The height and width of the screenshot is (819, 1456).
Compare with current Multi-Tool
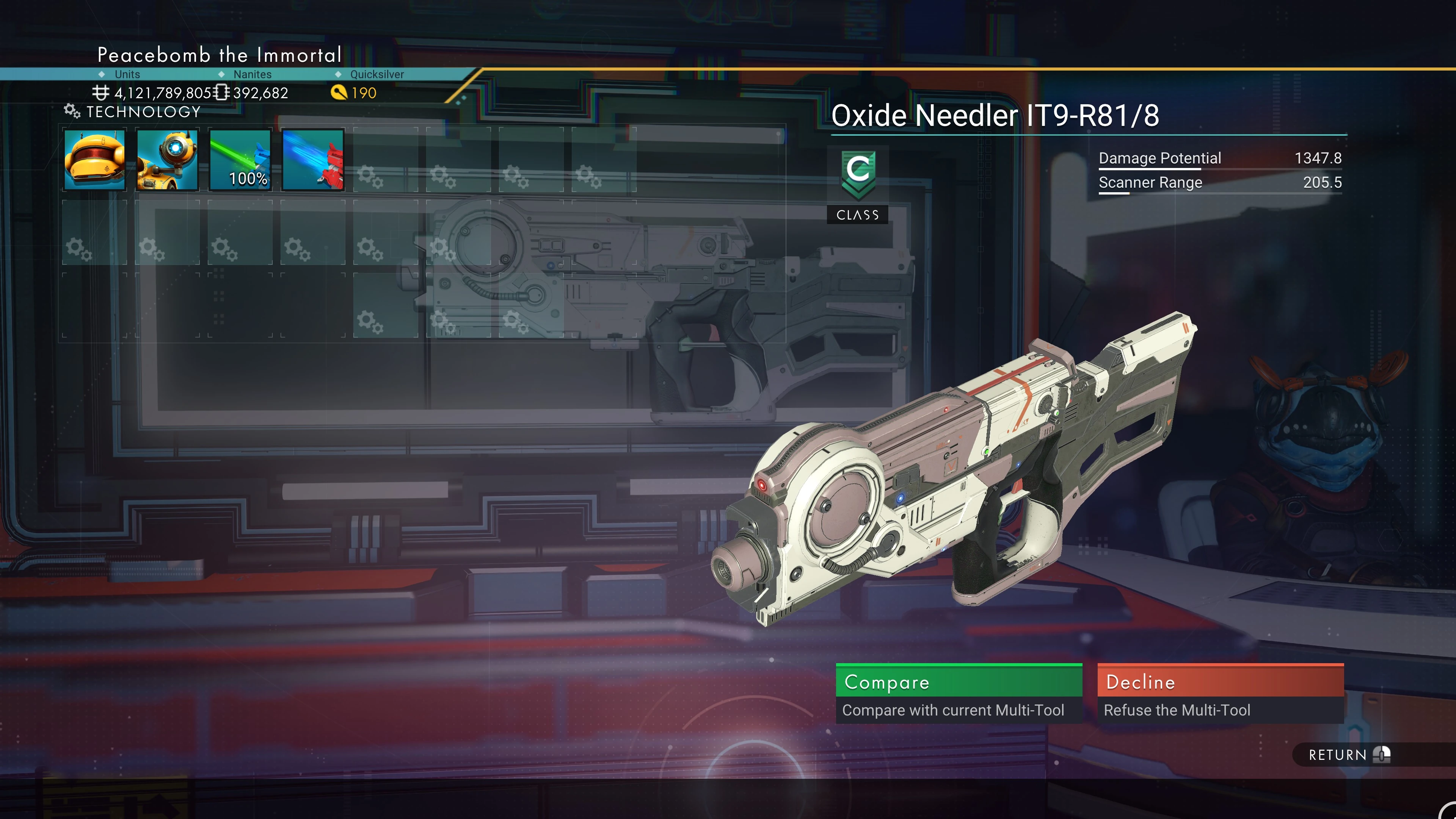tap(959, 693)
